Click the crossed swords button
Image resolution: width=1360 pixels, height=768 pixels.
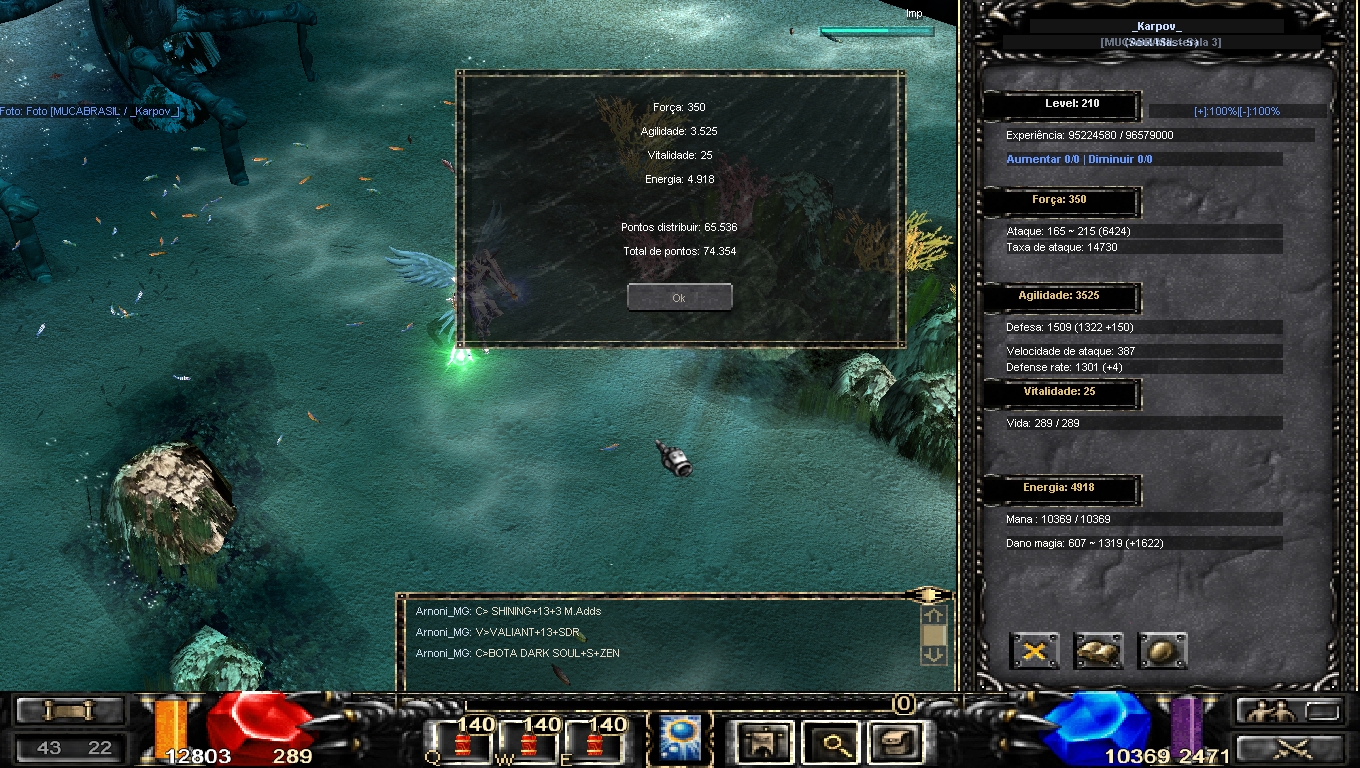coord(1289,747)
